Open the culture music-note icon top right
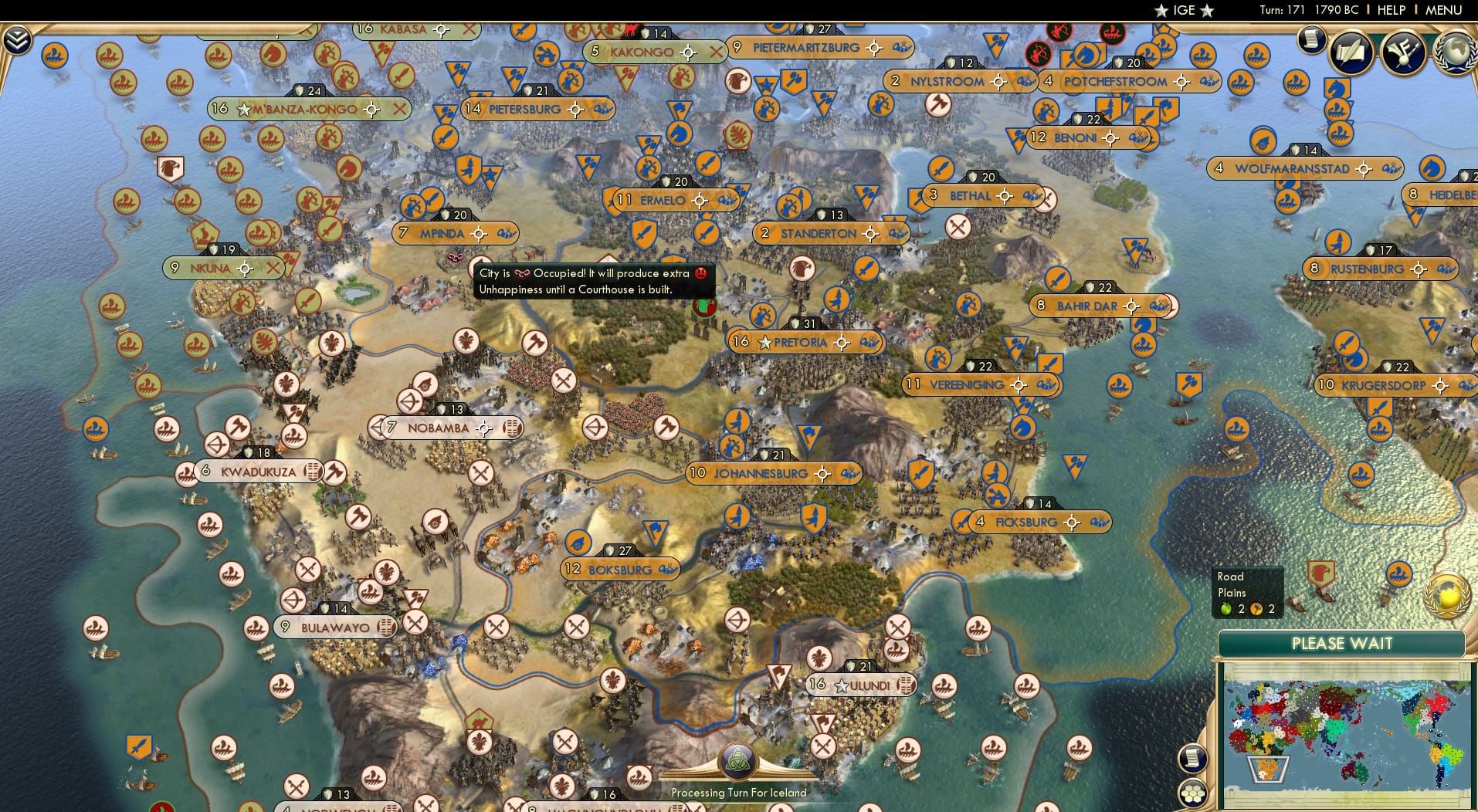This screenshot has height=812, width=1478. click(1403, 53)
